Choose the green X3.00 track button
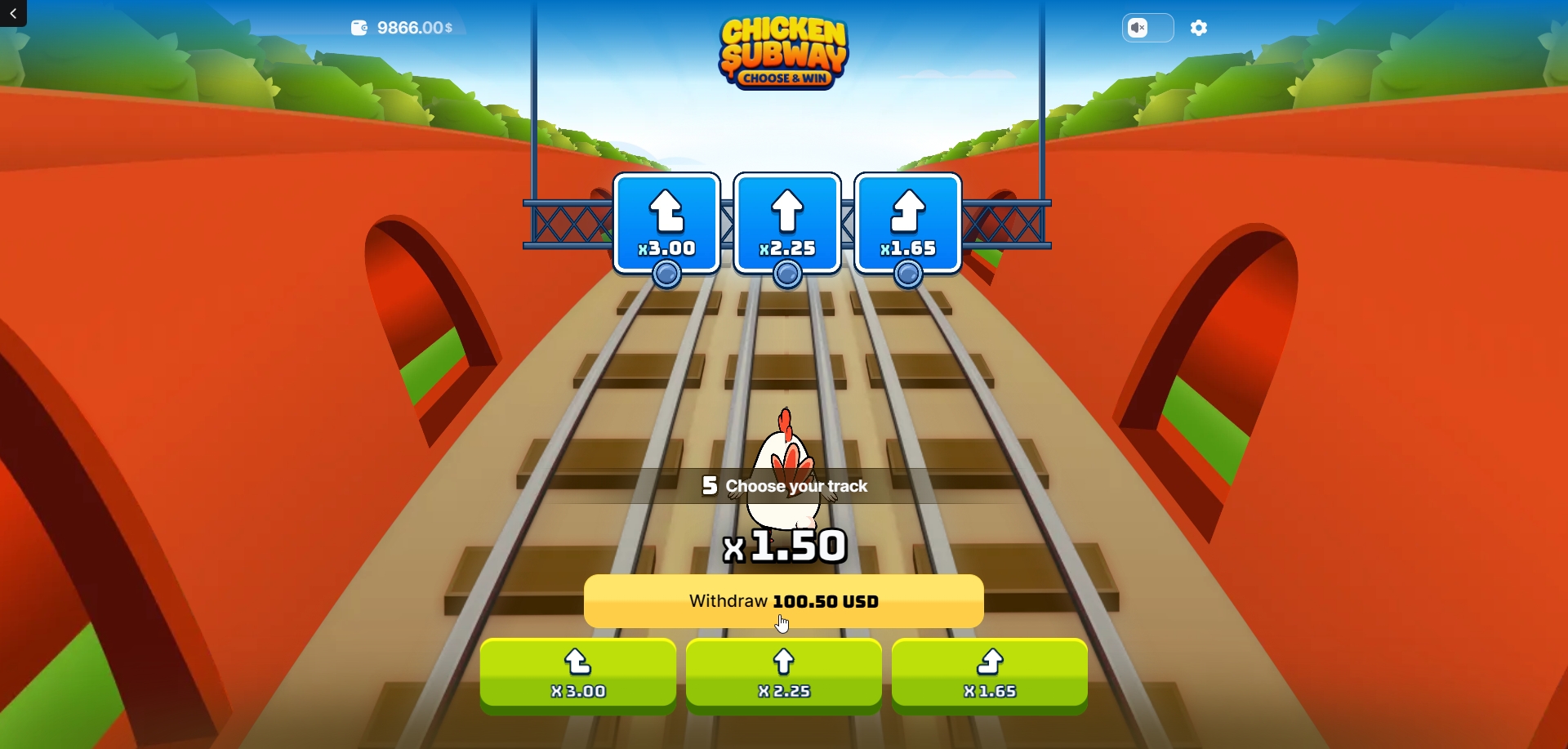The image size is (1568, 749). pos(577,675)
